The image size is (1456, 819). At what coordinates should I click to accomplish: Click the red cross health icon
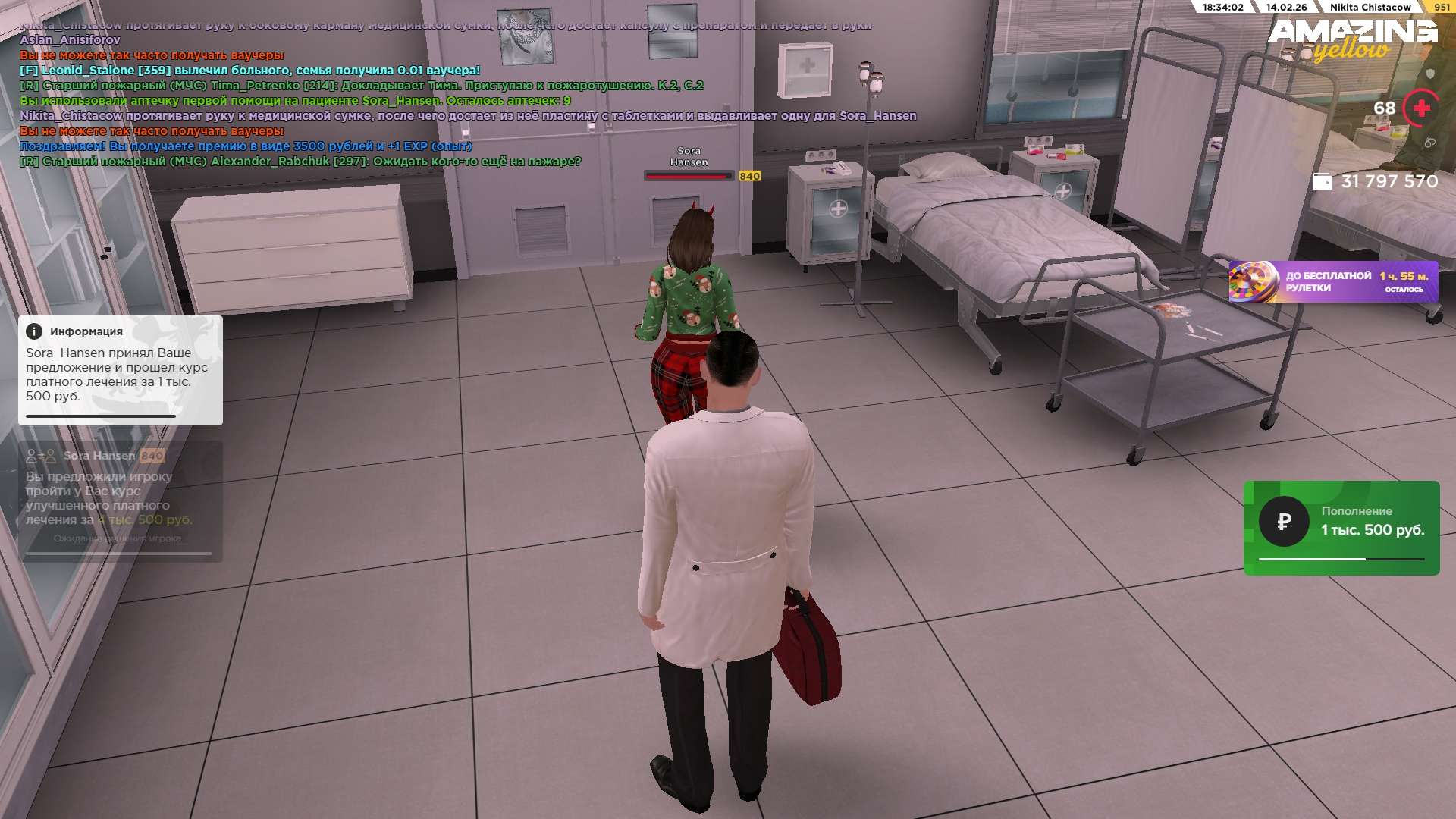[x=1421, y=108]
